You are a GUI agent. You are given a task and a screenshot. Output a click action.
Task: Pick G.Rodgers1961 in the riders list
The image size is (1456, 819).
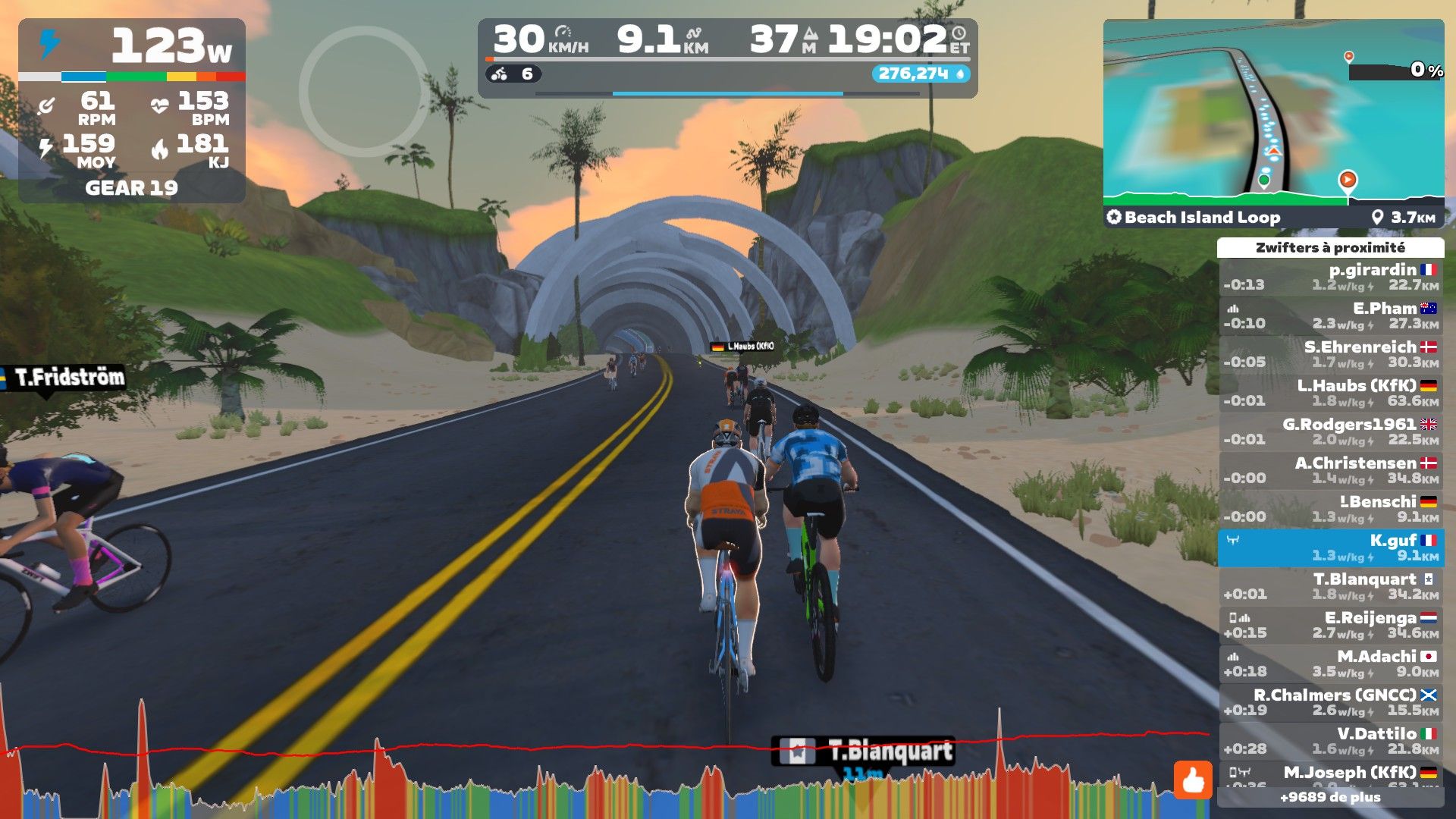point(1330,432)
